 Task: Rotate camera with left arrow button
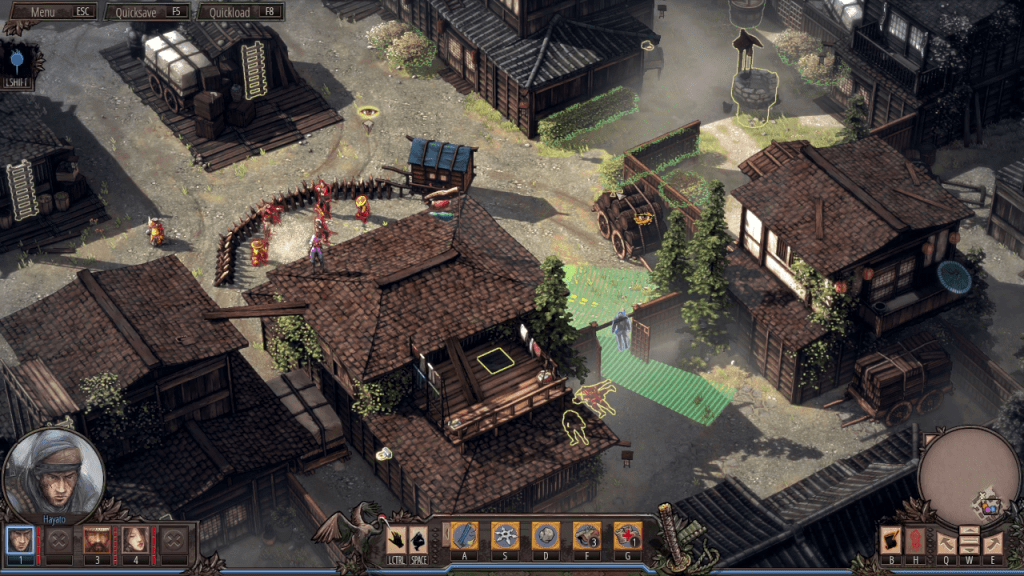[x=946, y=543]
